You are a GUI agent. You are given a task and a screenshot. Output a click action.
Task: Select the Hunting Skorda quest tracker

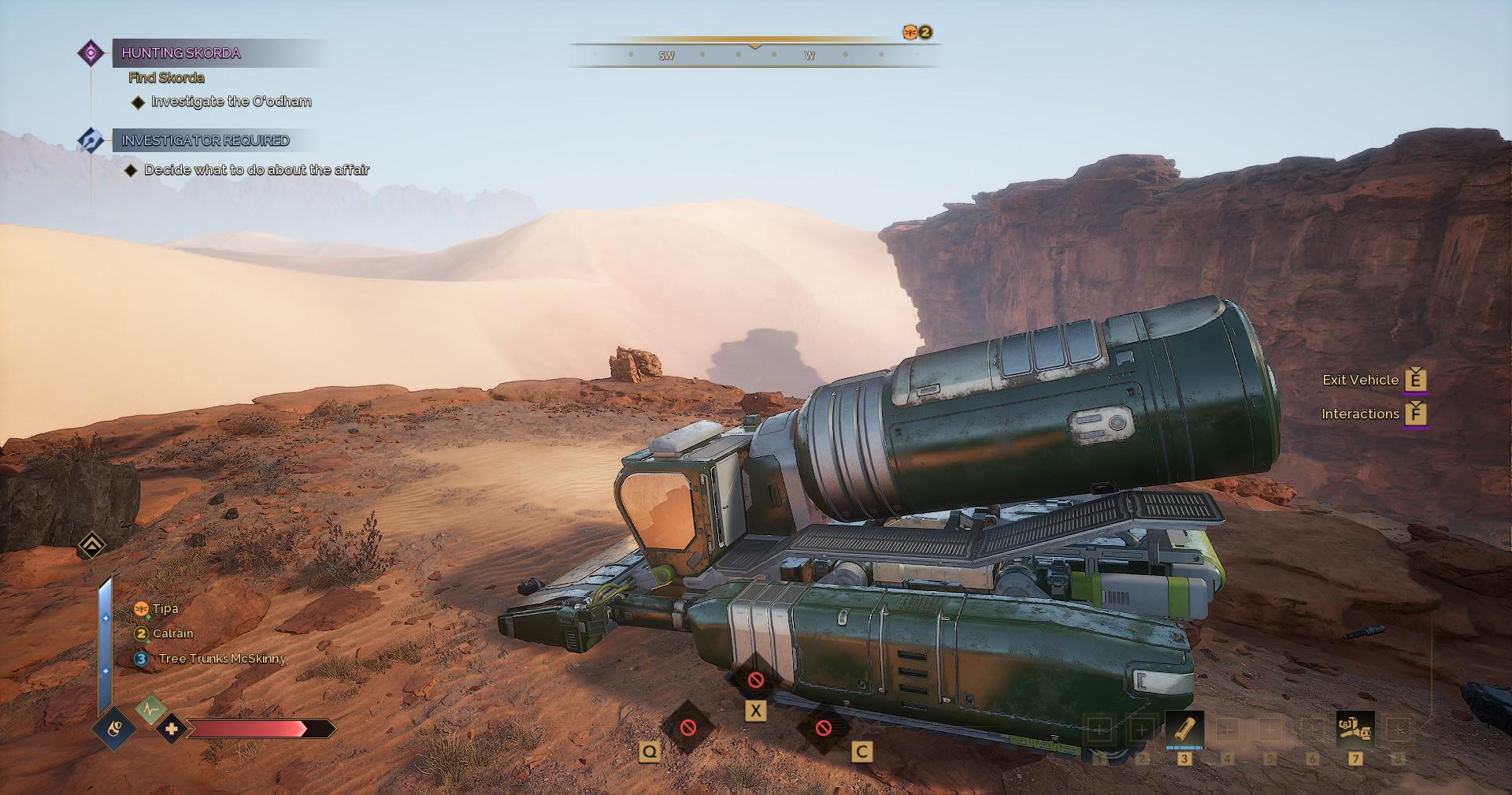180,54
